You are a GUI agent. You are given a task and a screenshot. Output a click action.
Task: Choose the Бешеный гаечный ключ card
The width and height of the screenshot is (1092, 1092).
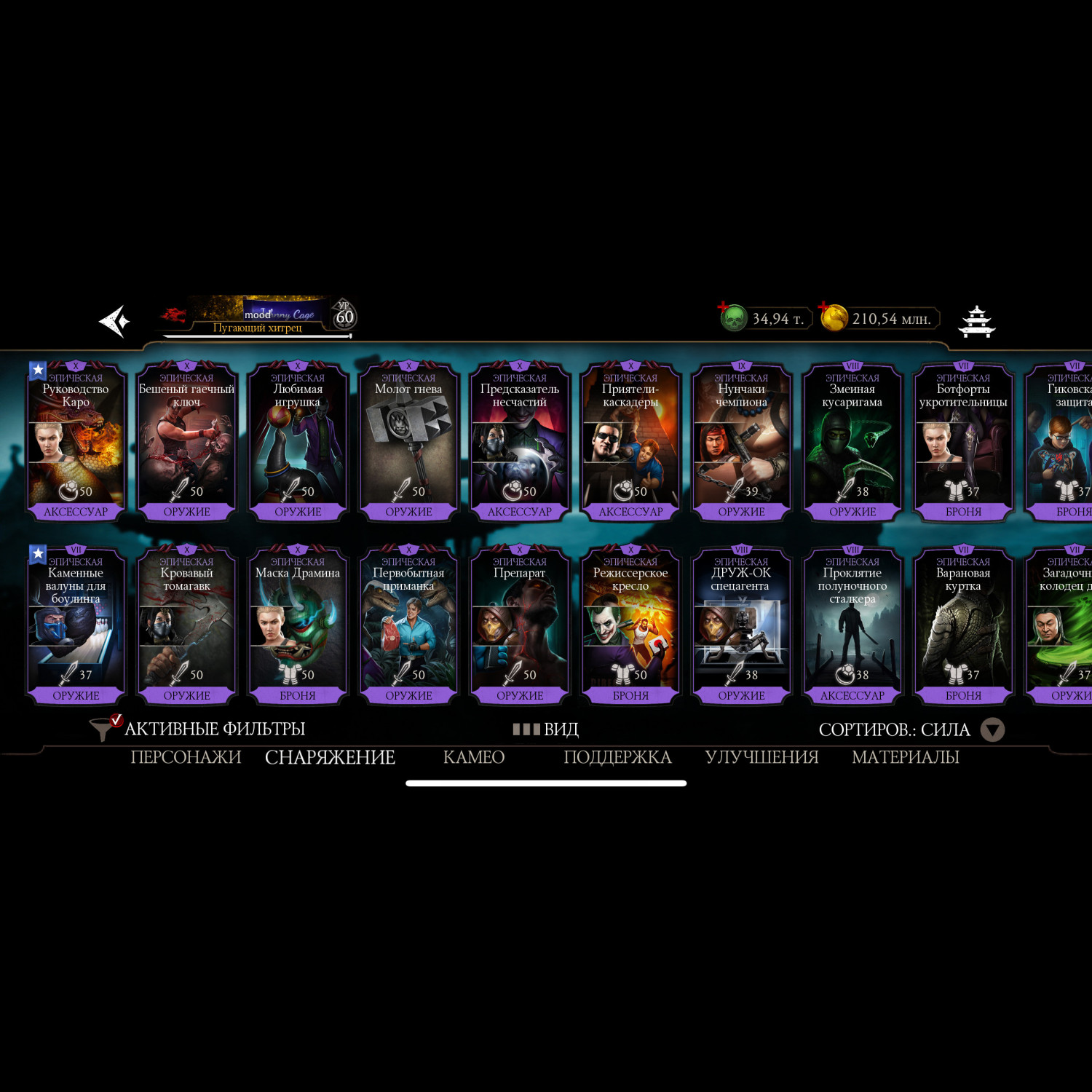click(x=186, y=441)
